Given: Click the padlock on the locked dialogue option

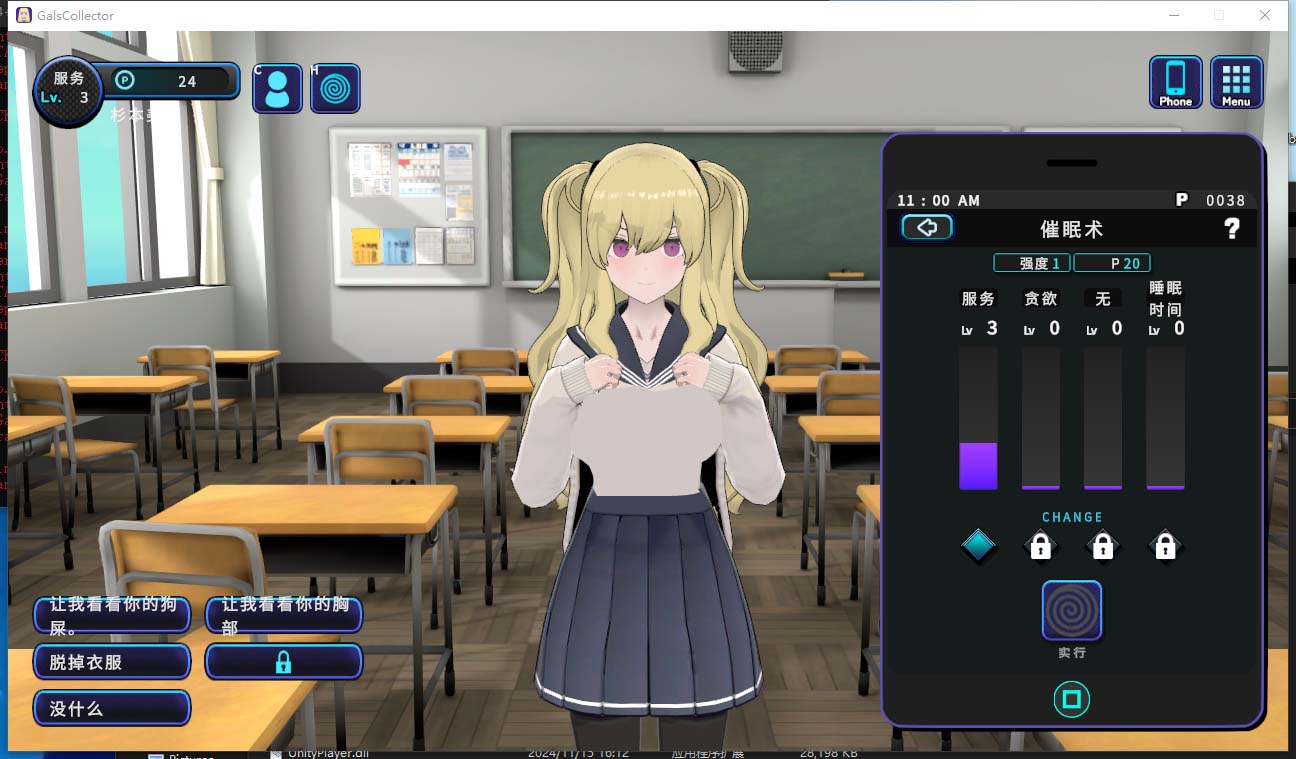Looking at the screenshot, I should 283,661.
